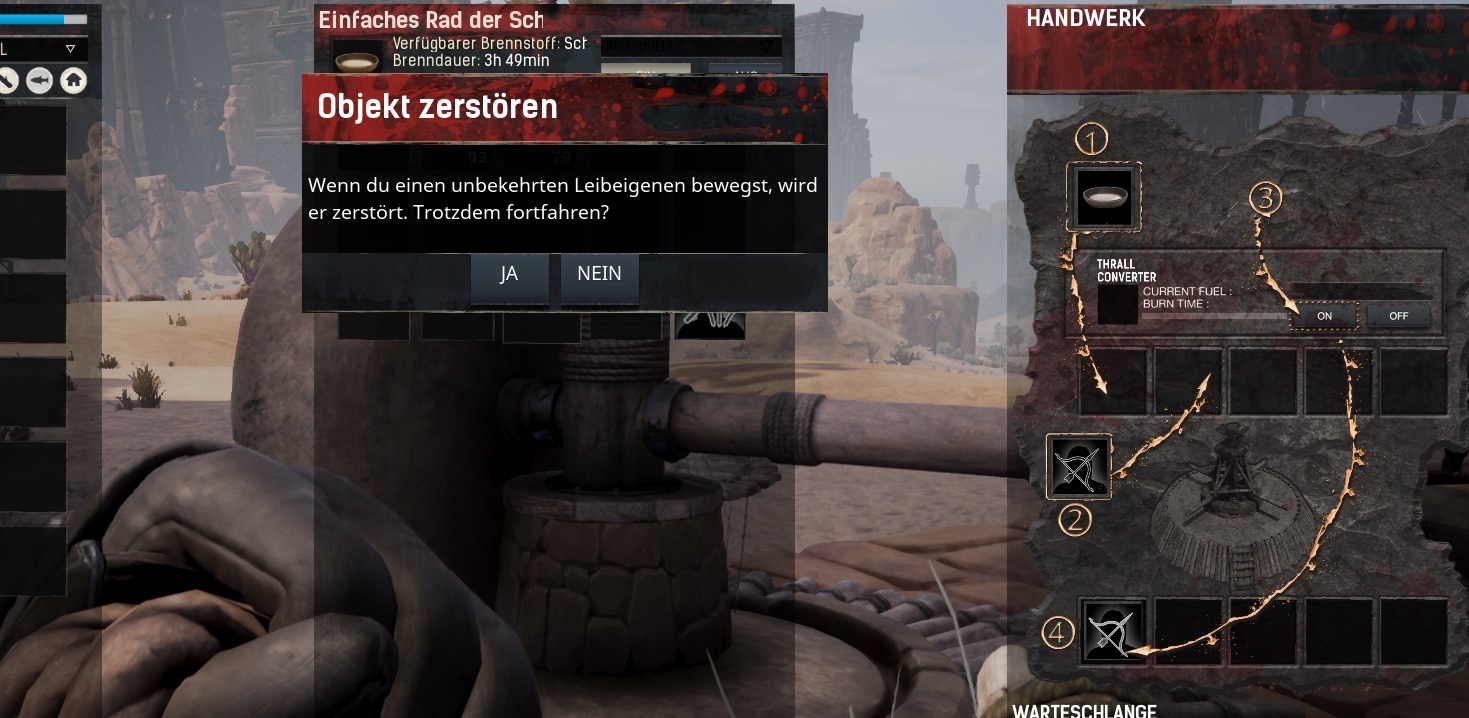Choose the wrench filter icon
Viewport: 1469px width, 718px height.
pyautogui.click(x=8, y=81)
